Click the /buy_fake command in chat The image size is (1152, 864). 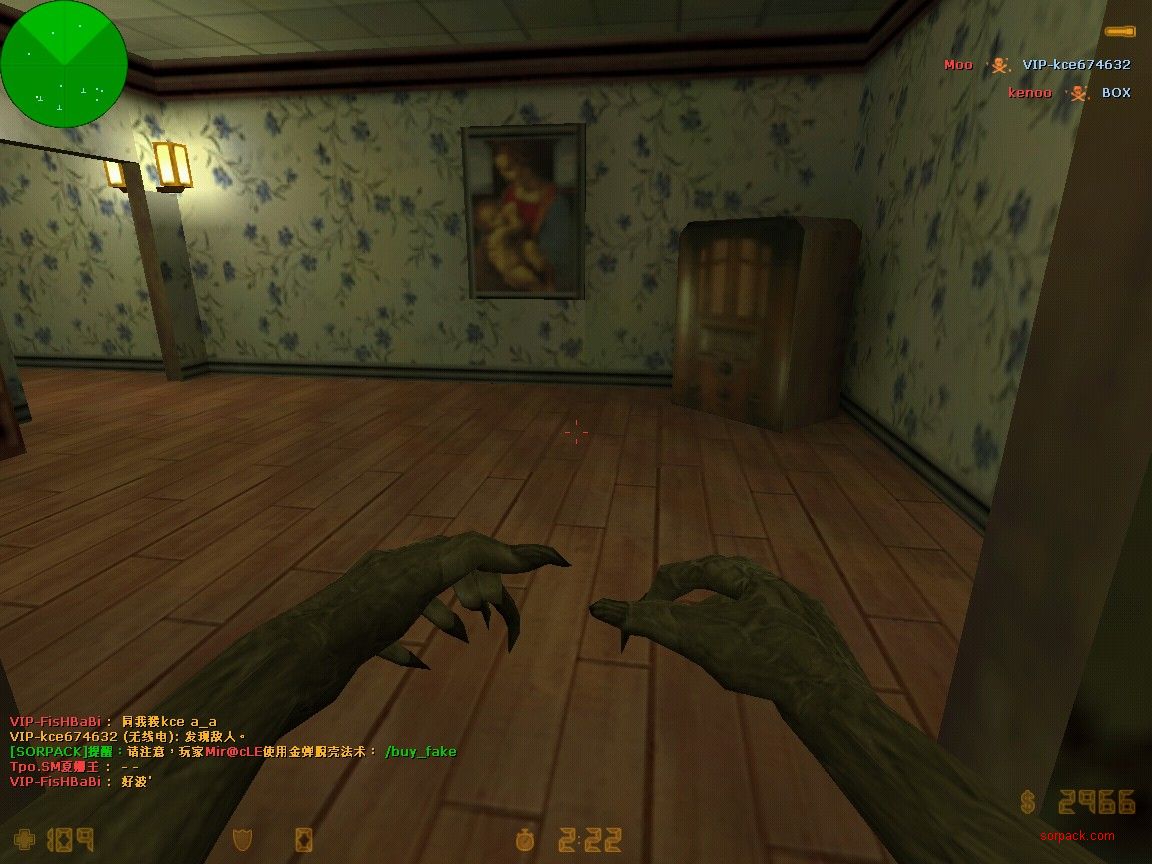point(420,751)
